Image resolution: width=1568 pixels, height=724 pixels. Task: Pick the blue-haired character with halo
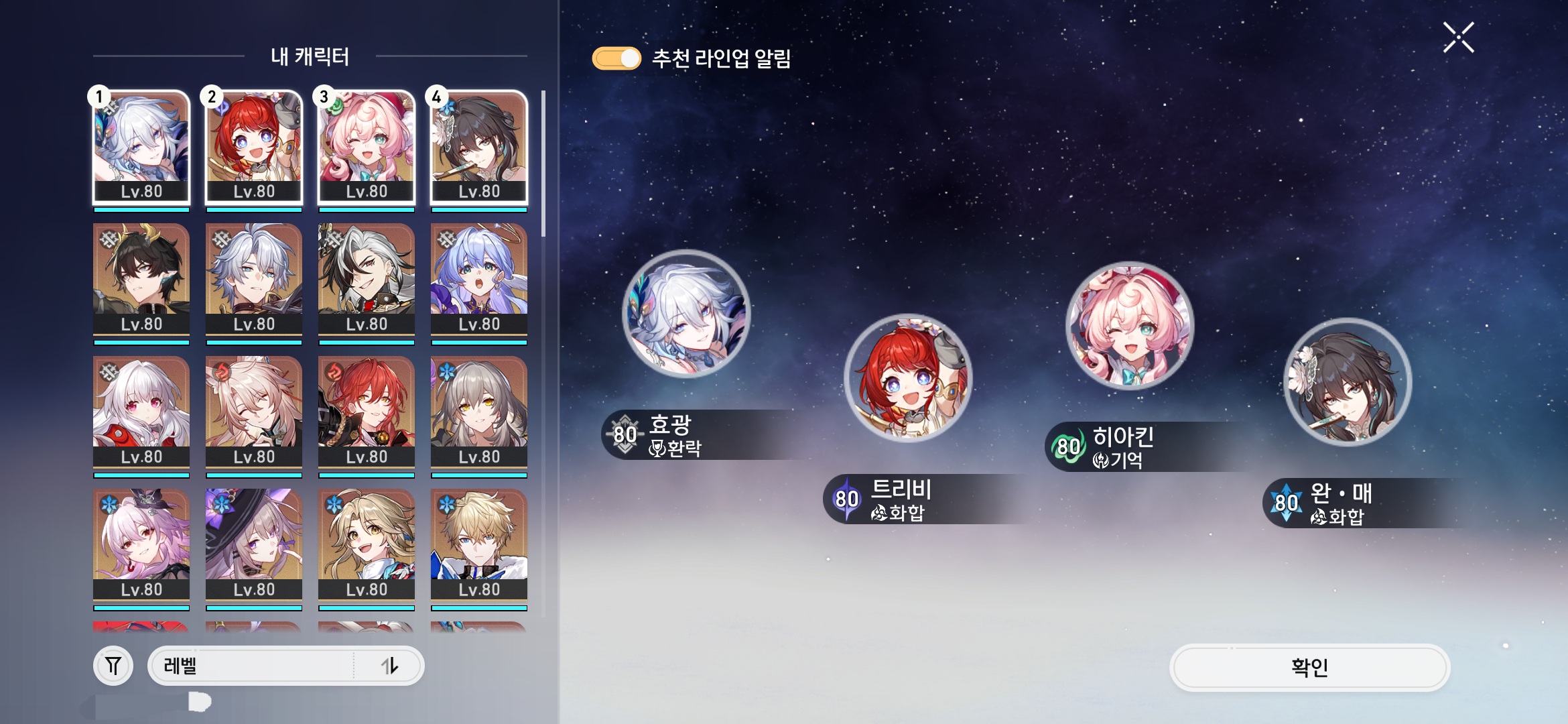click(479, 278)
